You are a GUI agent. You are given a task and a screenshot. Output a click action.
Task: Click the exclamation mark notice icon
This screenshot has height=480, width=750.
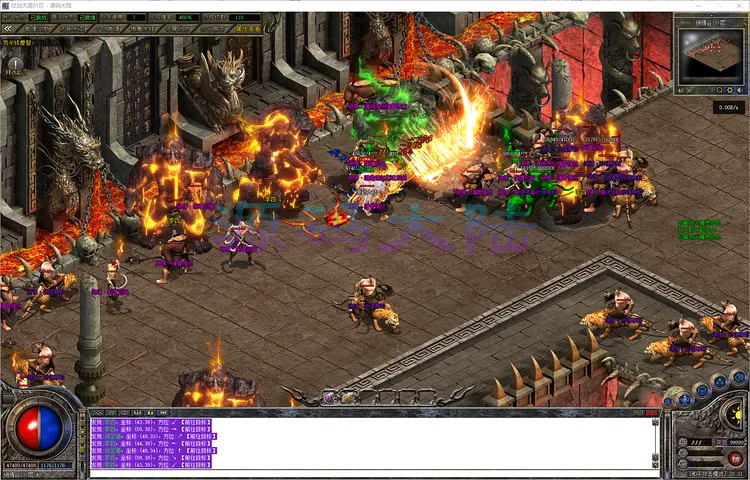(15, 65)
